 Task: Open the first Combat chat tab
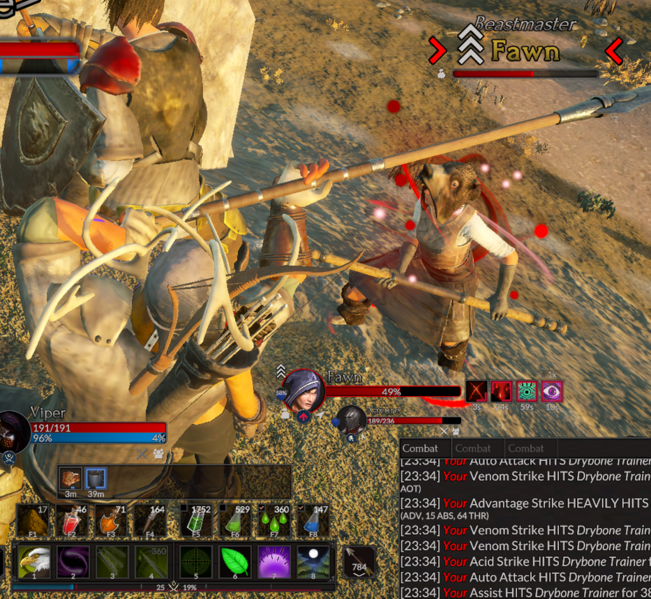(421, 449)
